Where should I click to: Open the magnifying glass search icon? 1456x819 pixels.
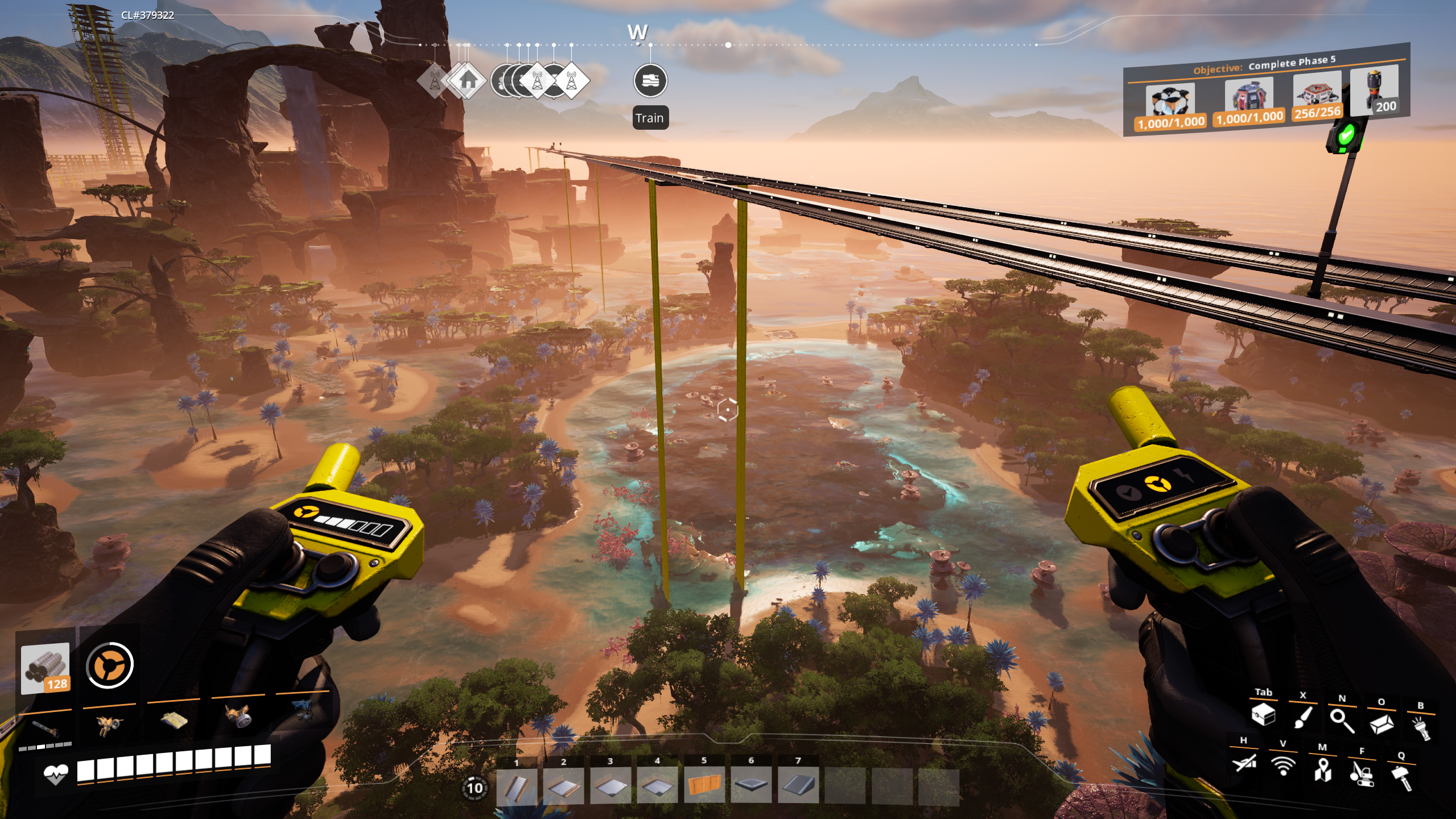pyautogui.click(x=1342, y=721)
